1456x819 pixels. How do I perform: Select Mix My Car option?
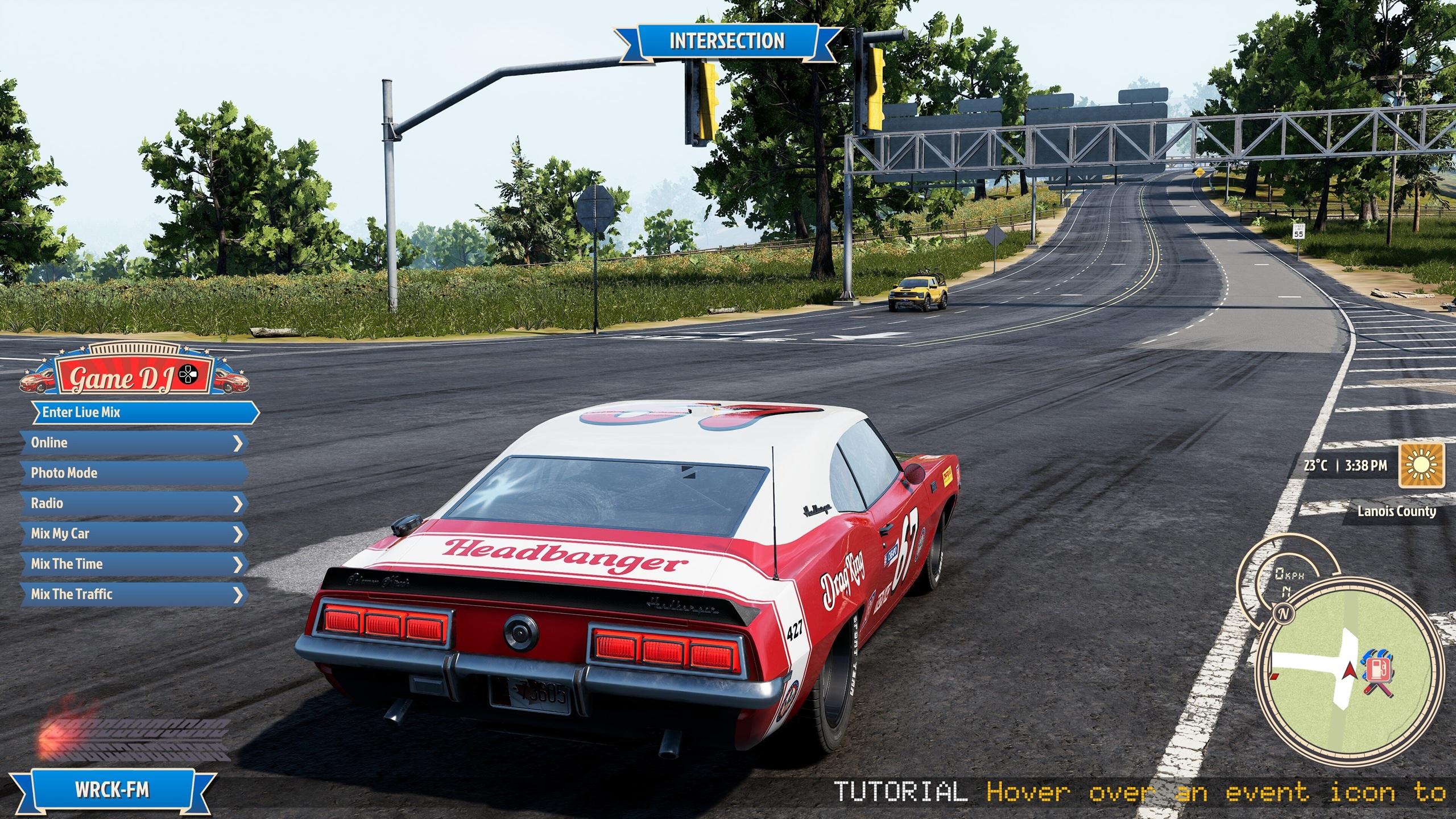point(134,533)
